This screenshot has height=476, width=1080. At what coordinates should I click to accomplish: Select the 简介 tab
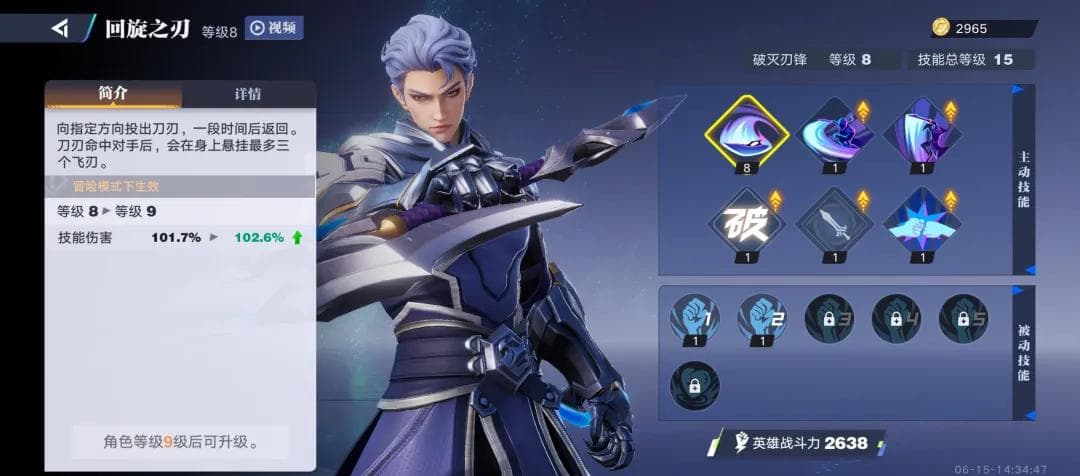(x=113, y=94)
